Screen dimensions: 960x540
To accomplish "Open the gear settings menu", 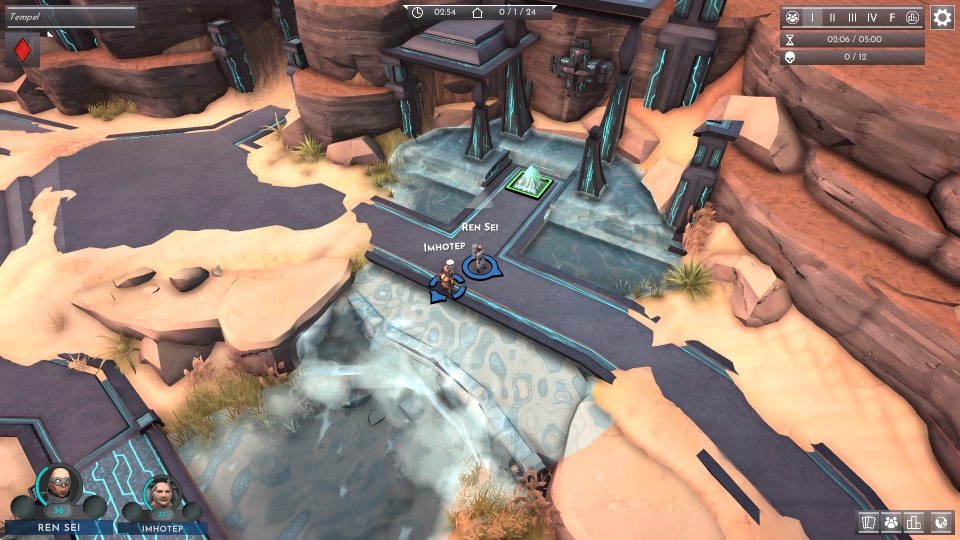I will 942,17.
